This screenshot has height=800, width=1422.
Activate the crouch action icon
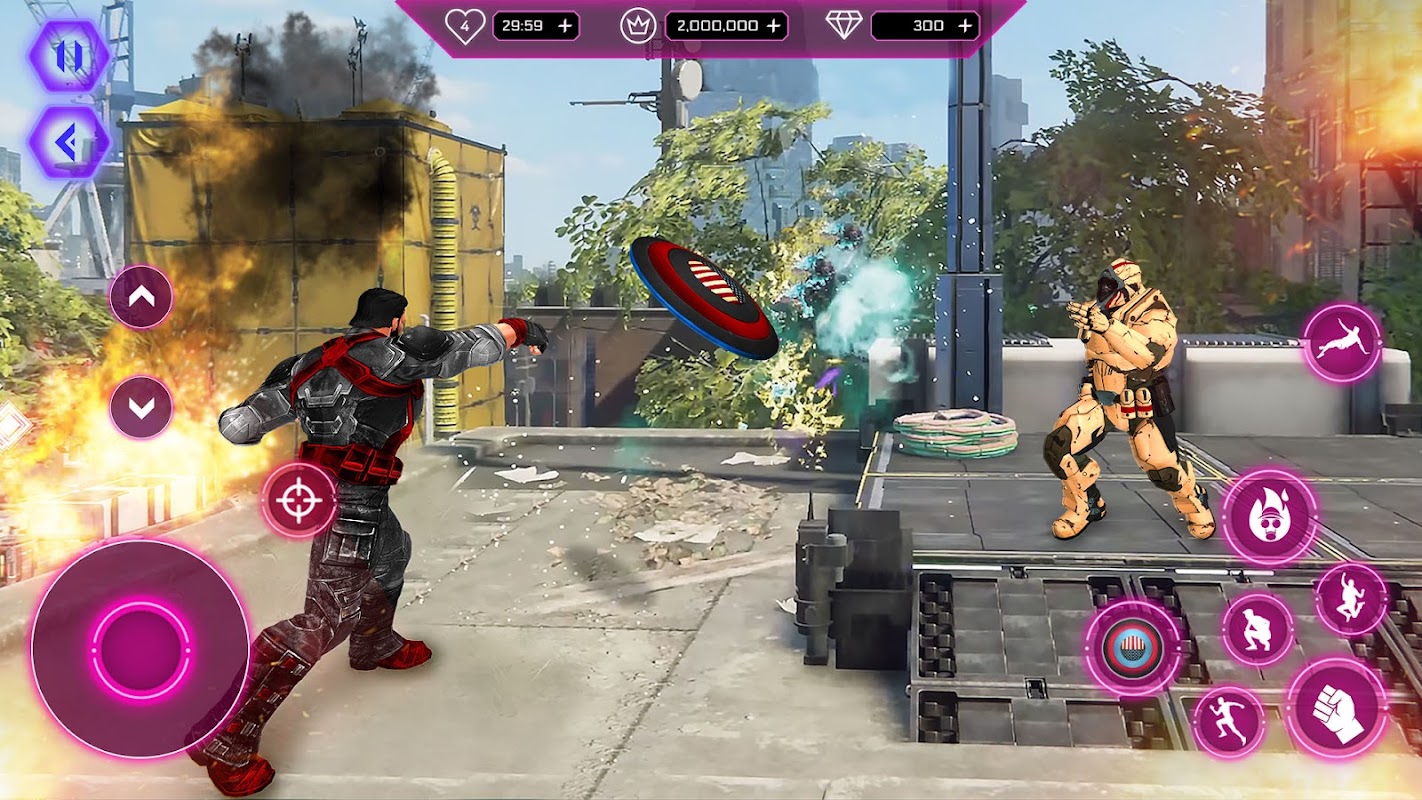[1258, 629]
